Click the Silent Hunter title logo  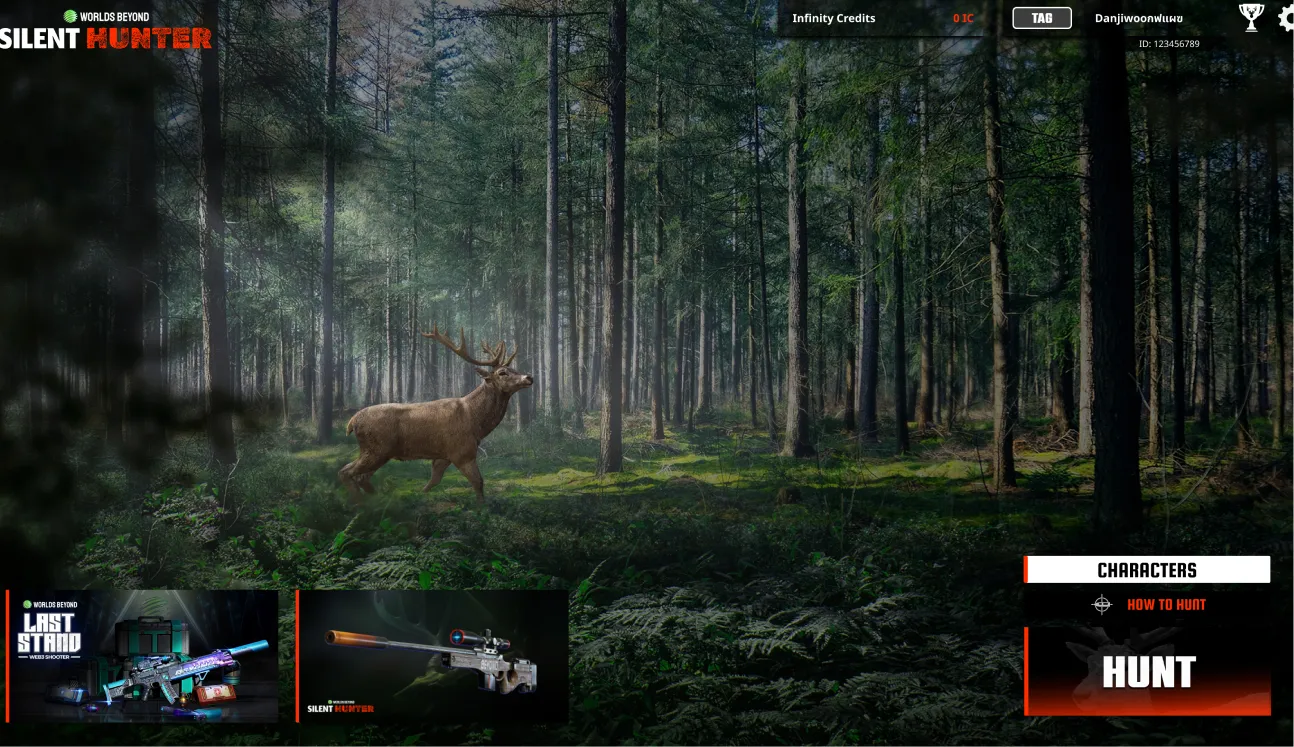point(105,40)
